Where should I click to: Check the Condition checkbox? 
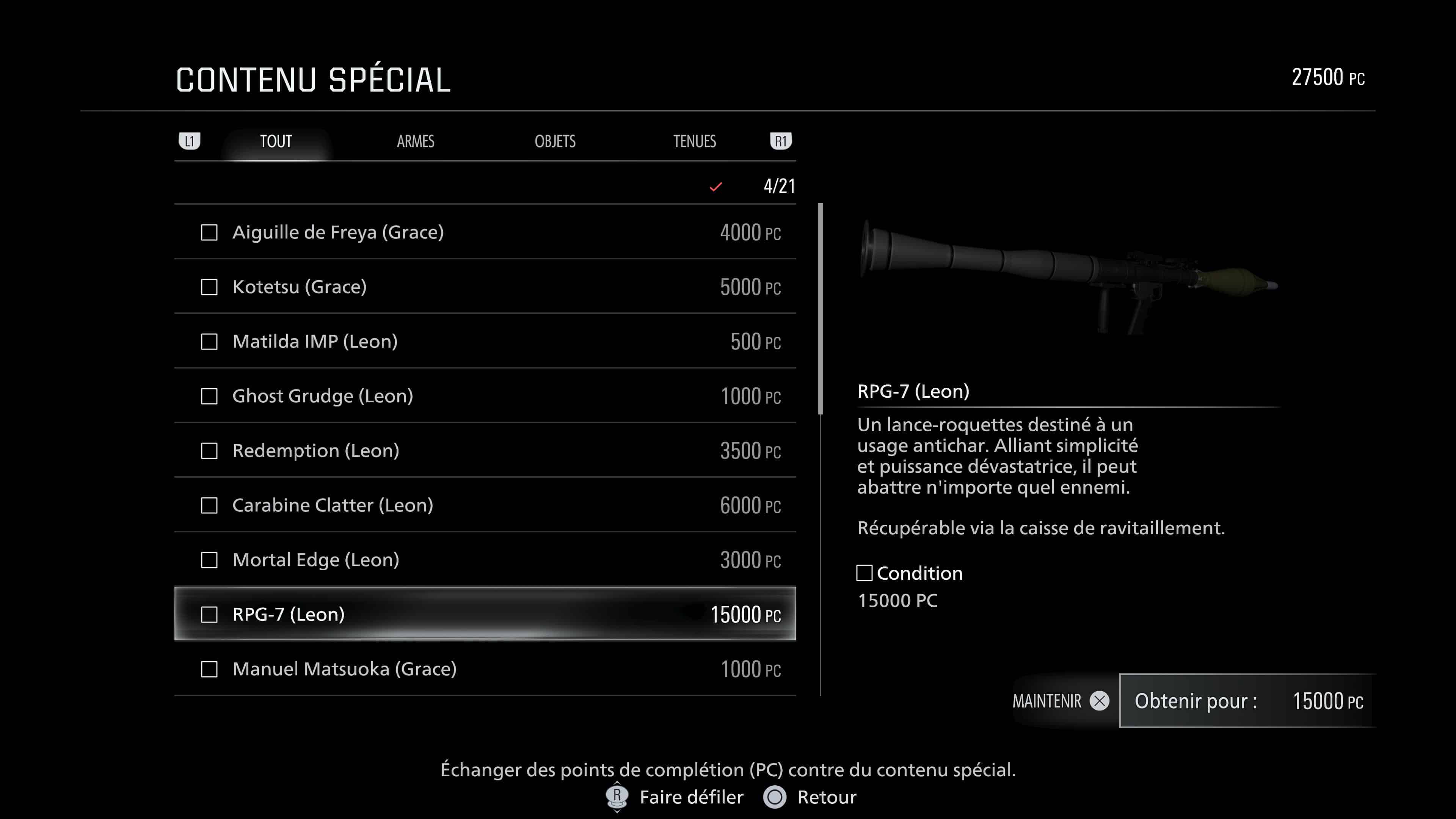pos(865,573)
